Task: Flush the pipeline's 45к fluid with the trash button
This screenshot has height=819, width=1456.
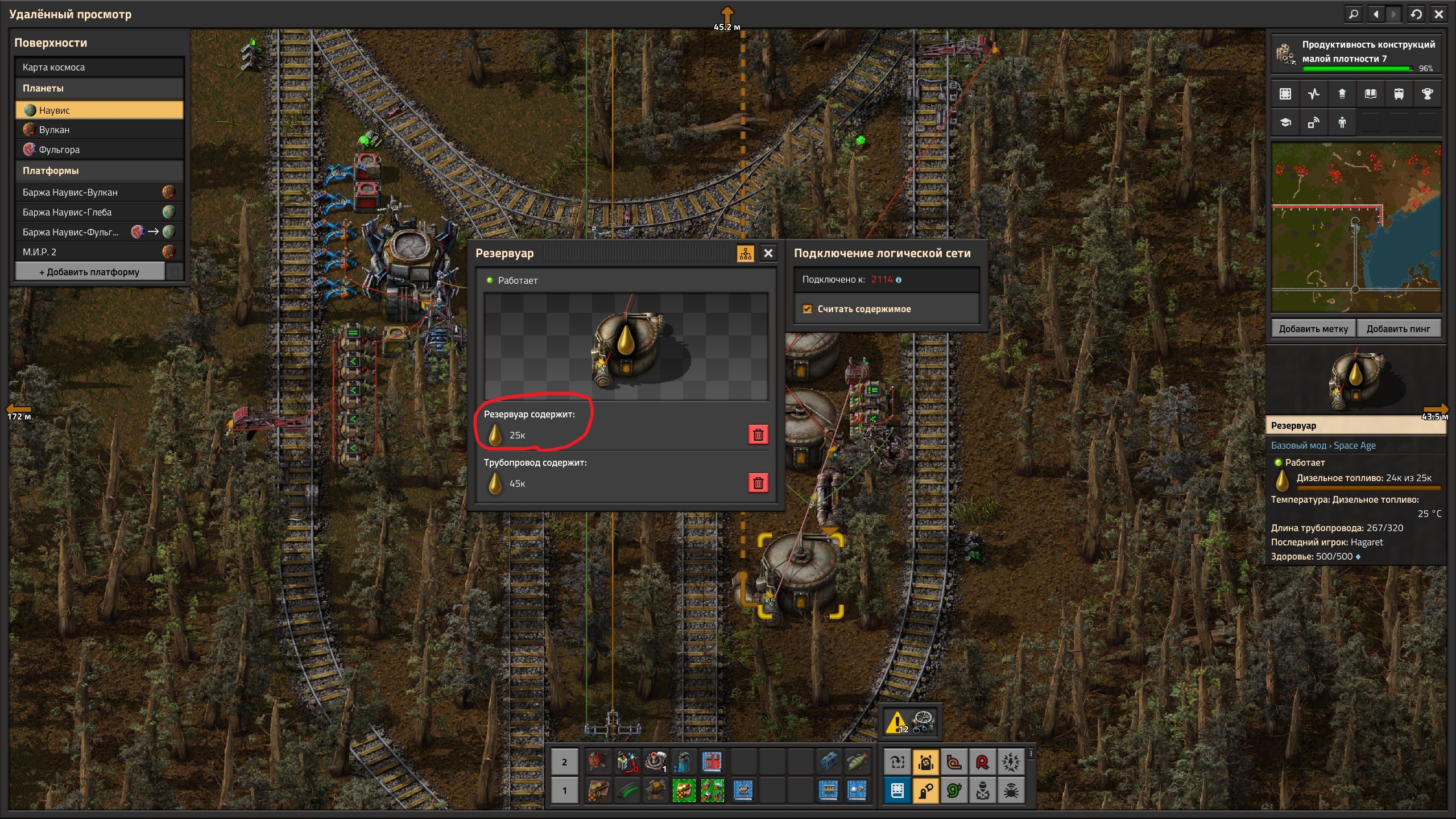Action: (758, 483)
